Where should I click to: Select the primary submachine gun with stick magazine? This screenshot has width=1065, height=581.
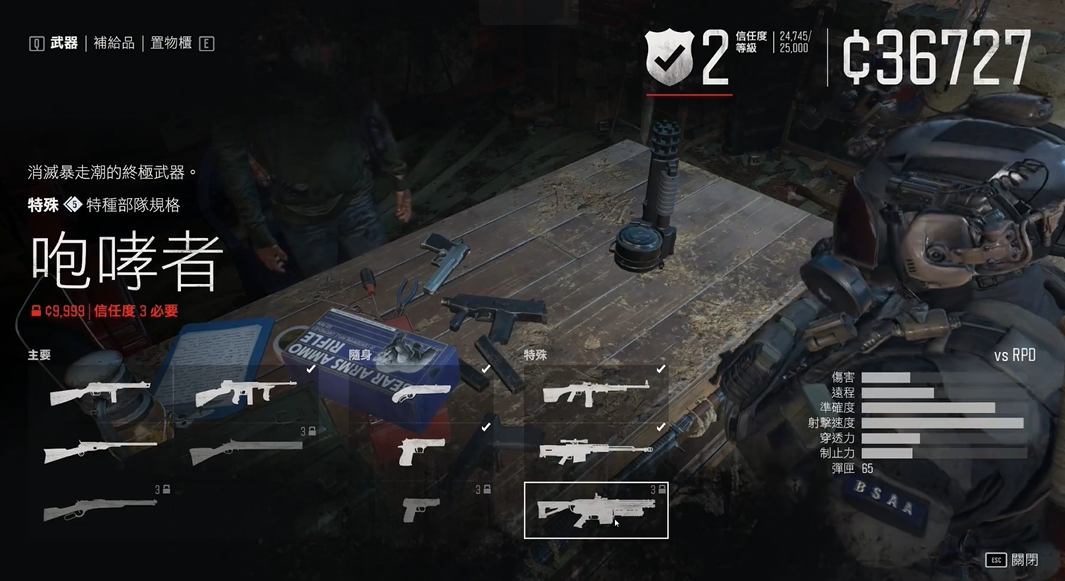click(100, 392)
